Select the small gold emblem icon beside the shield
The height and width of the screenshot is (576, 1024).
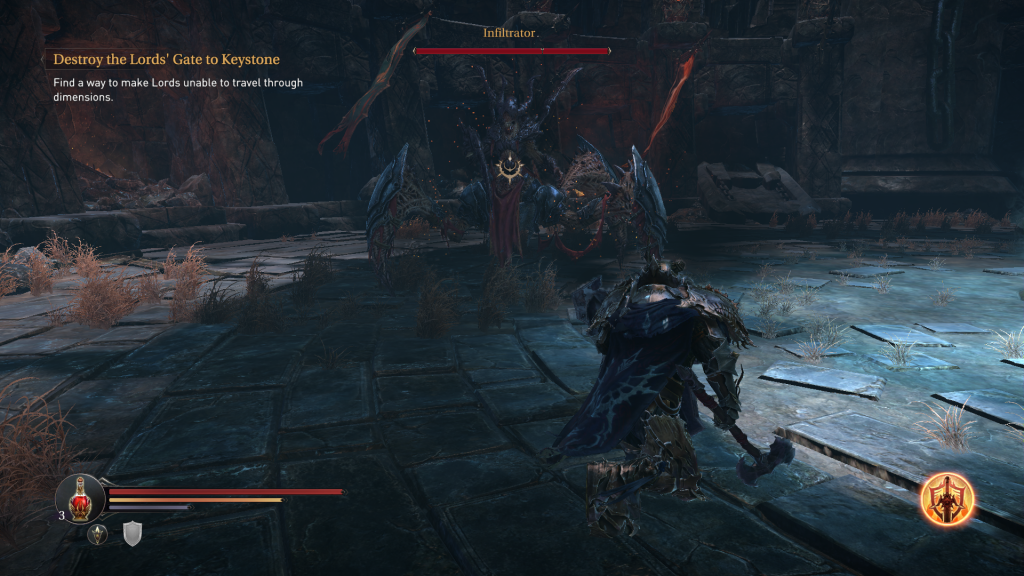[98, 534]
